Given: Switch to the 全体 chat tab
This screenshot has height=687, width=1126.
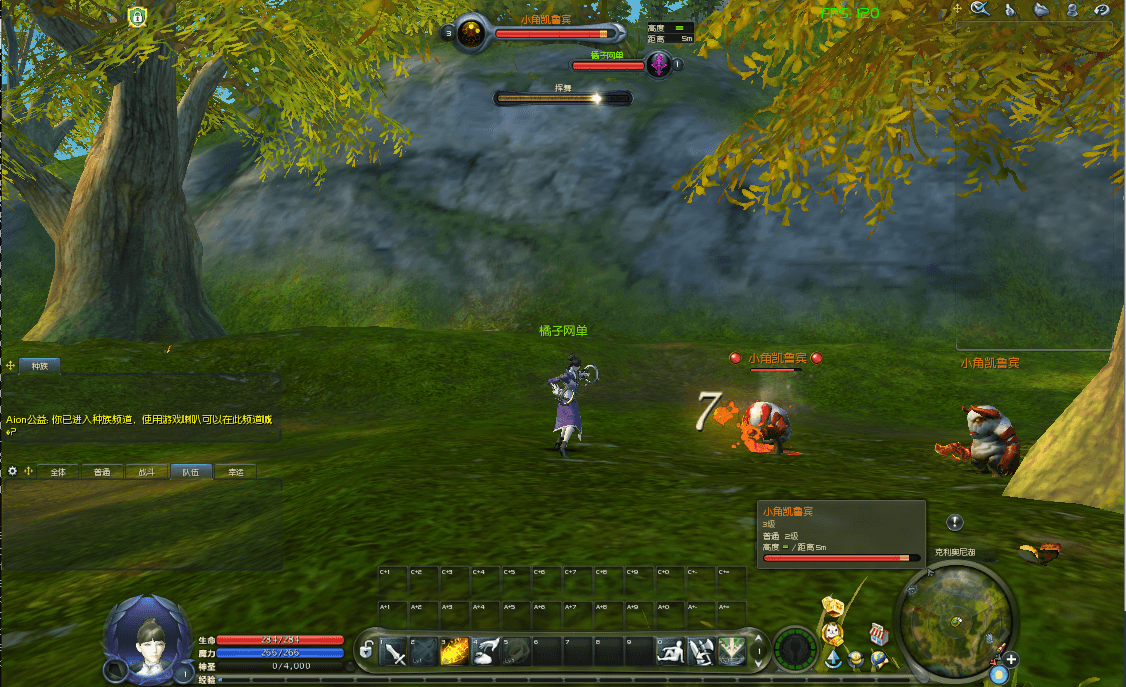Looking at the screenshot, I should pos(58,471).
